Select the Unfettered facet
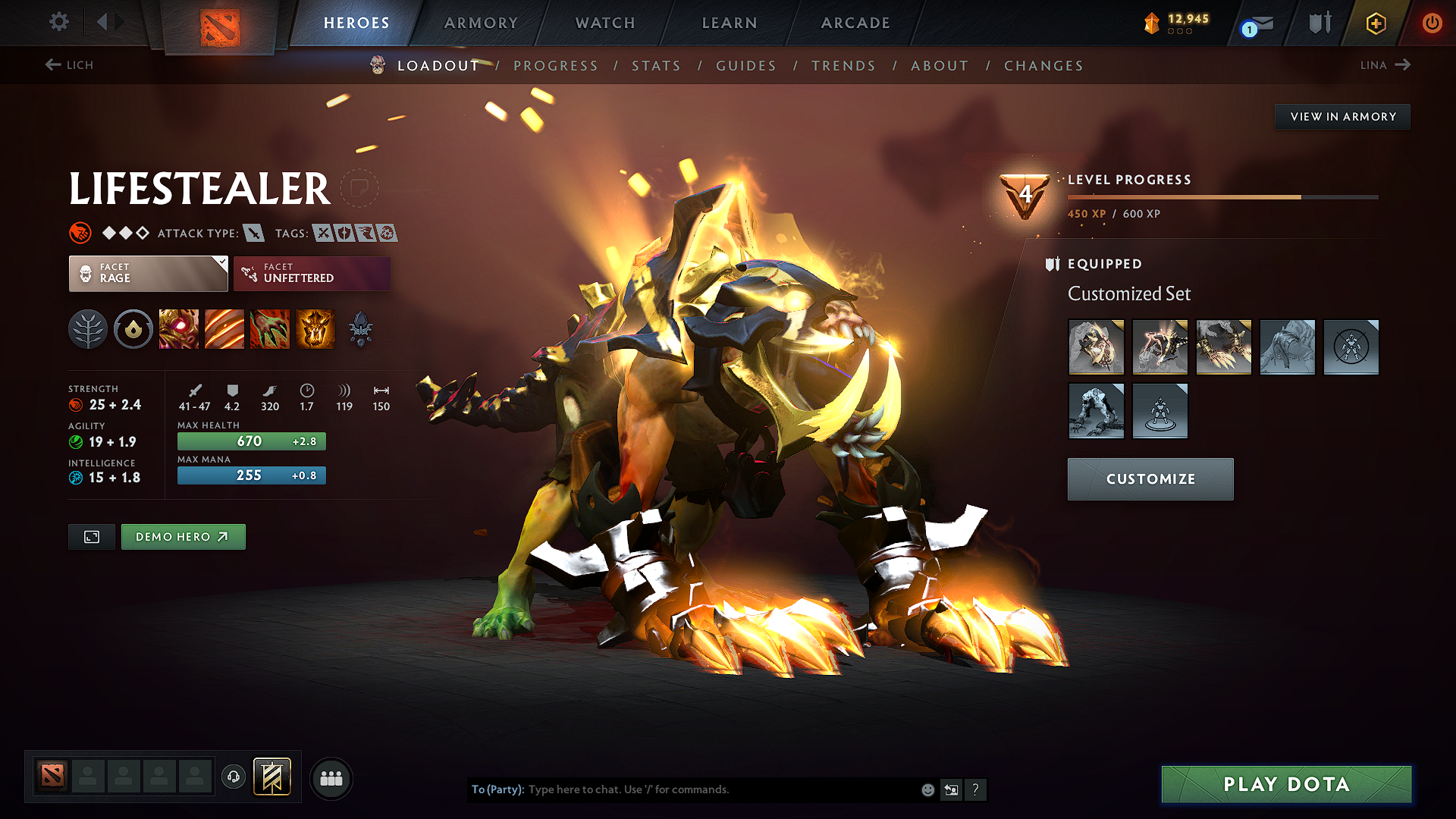The width and height of the screenshot is (1456, 819). [312, 273]
